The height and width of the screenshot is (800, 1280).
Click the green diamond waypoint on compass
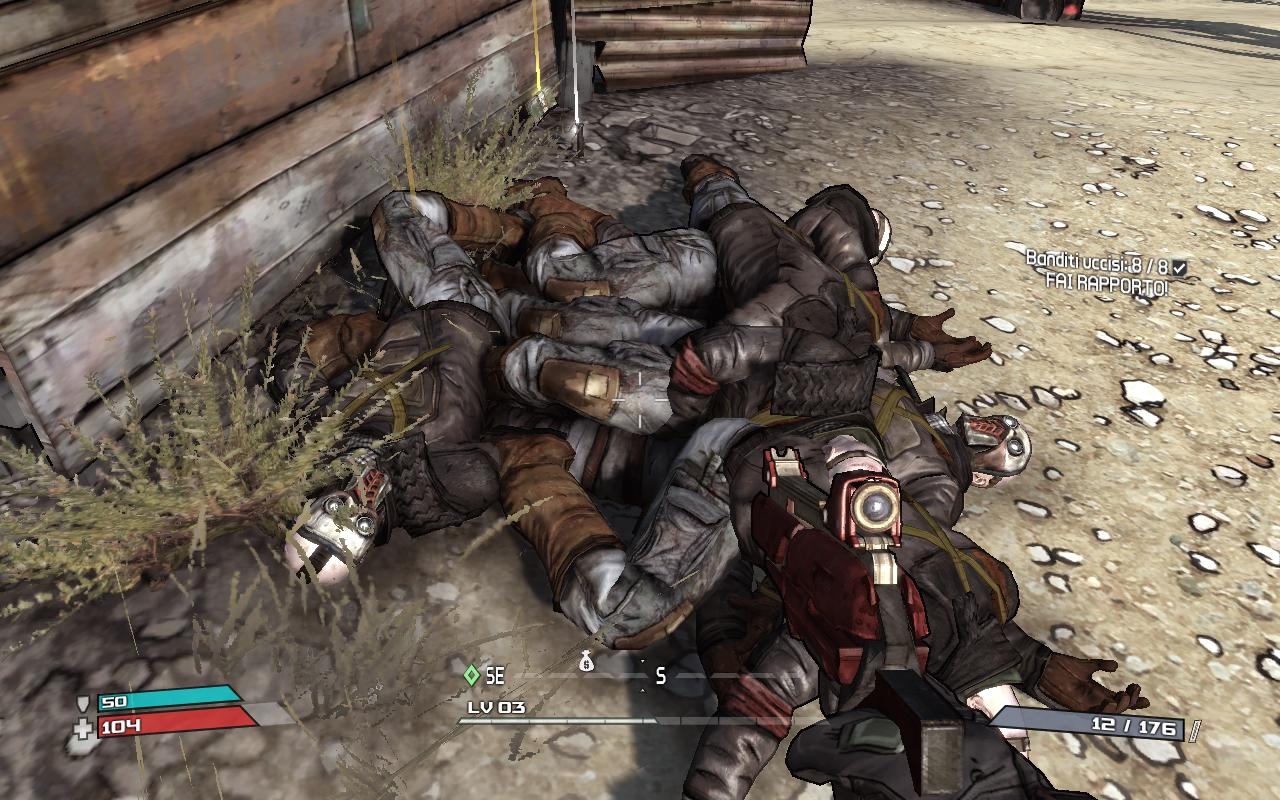coord(471,676)
